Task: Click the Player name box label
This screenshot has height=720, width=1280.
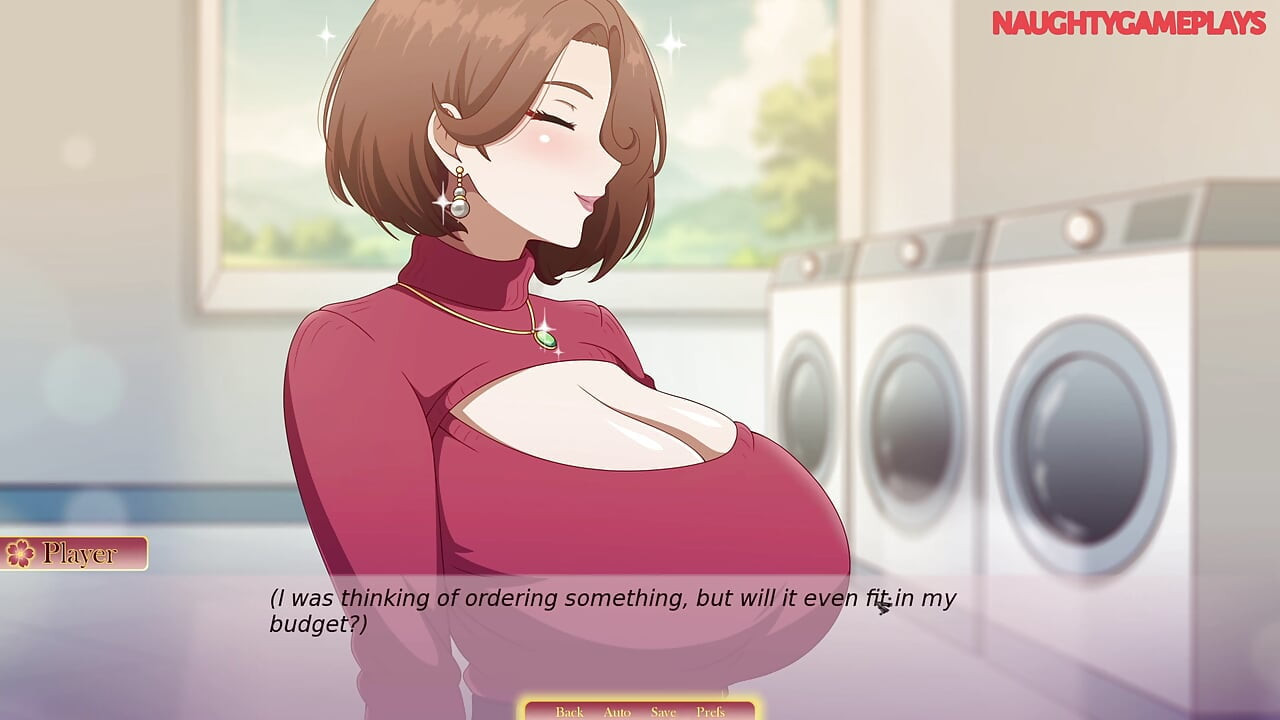Action: click(x=78, y=551)
